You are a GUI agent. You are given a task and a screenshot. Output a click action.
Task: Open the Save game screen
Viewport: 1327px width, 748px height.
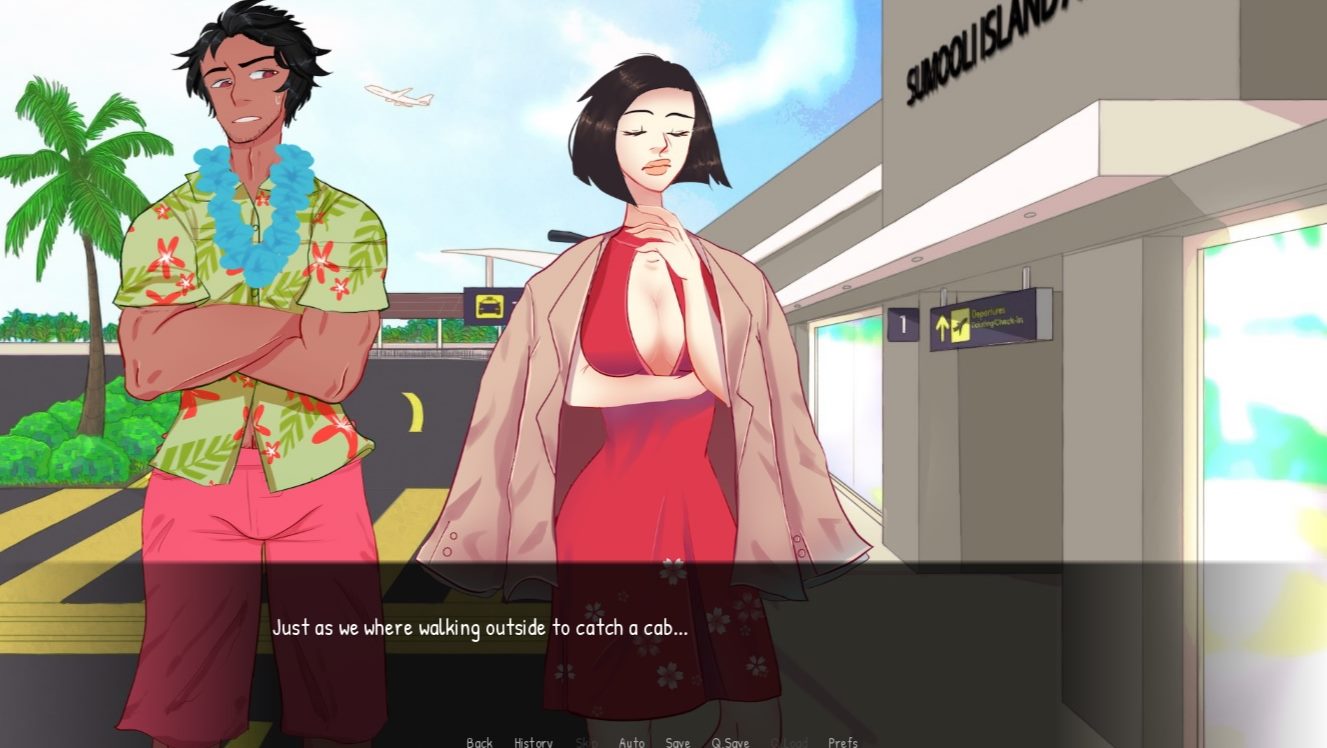point(678,742)
